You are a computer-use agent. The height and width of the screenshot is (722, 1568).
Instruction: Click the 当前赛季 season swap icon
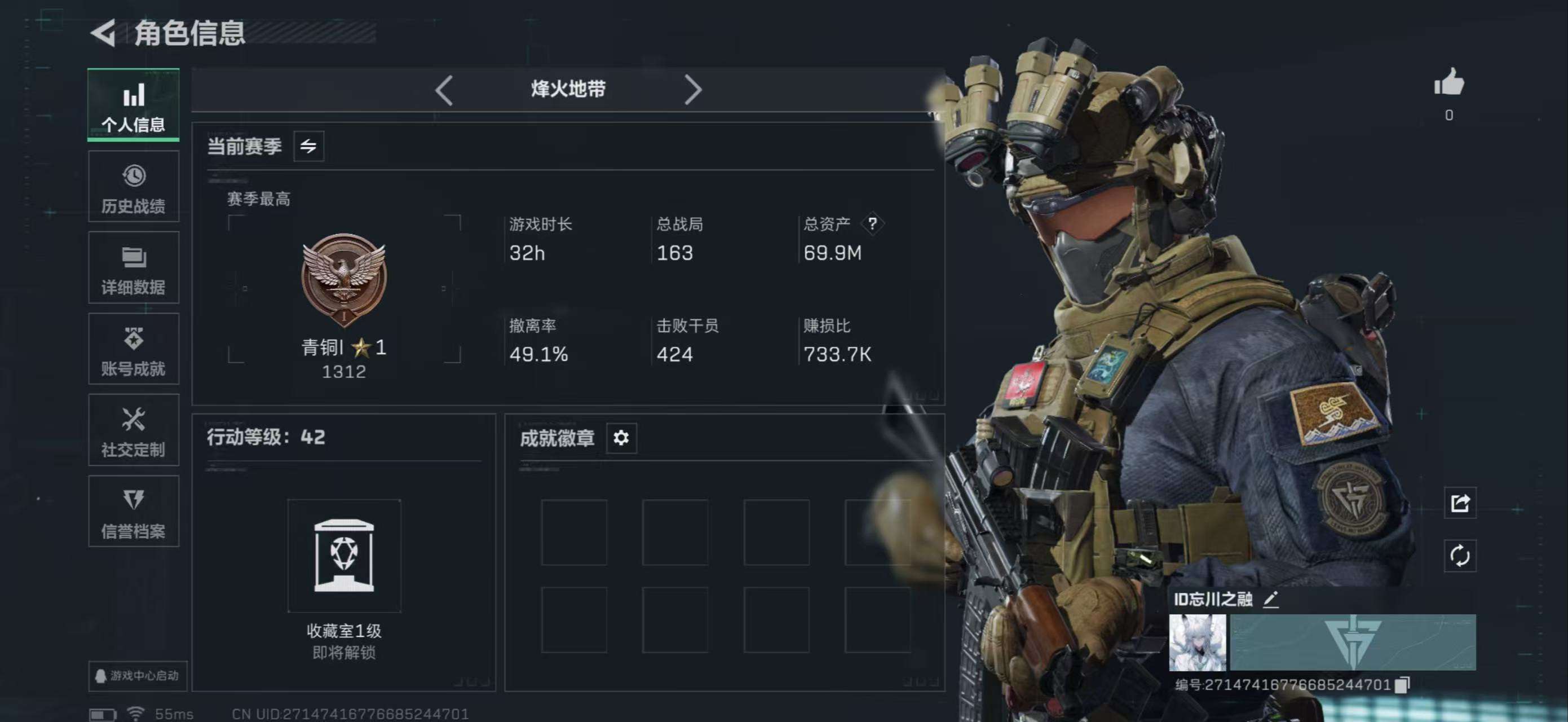click(310, 146)
